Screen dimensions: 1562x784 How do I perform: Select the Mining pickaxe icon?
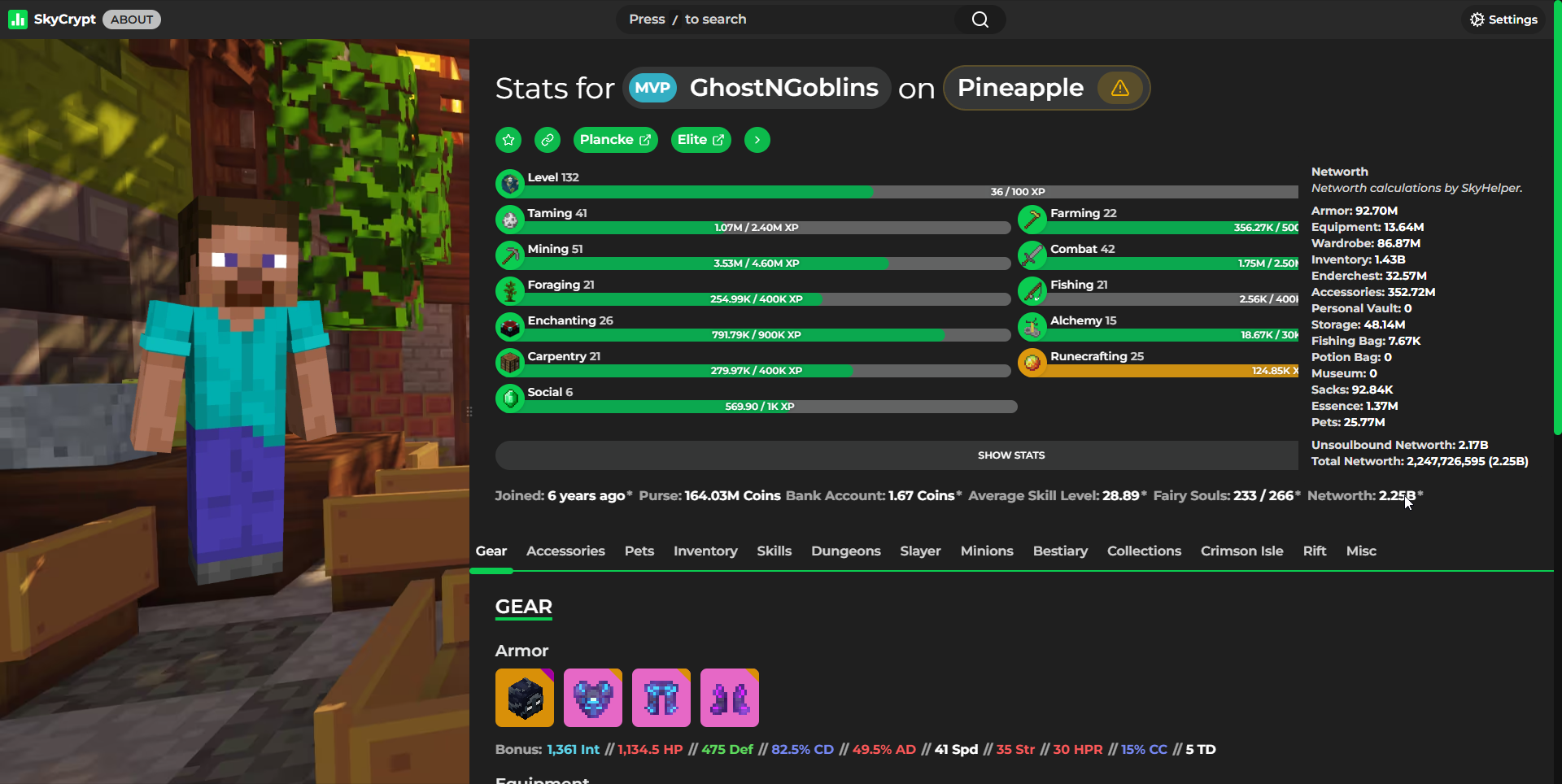(509, 255)
